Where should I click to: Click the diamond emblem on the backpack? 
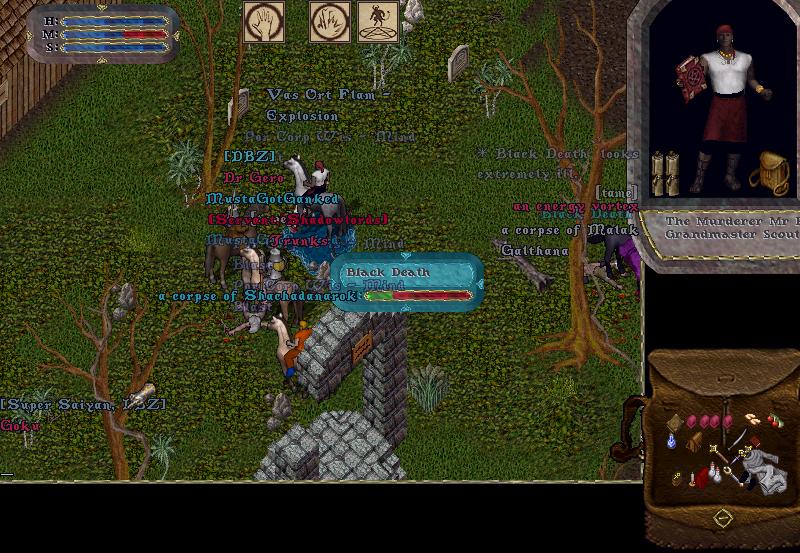tap(722, 518)
